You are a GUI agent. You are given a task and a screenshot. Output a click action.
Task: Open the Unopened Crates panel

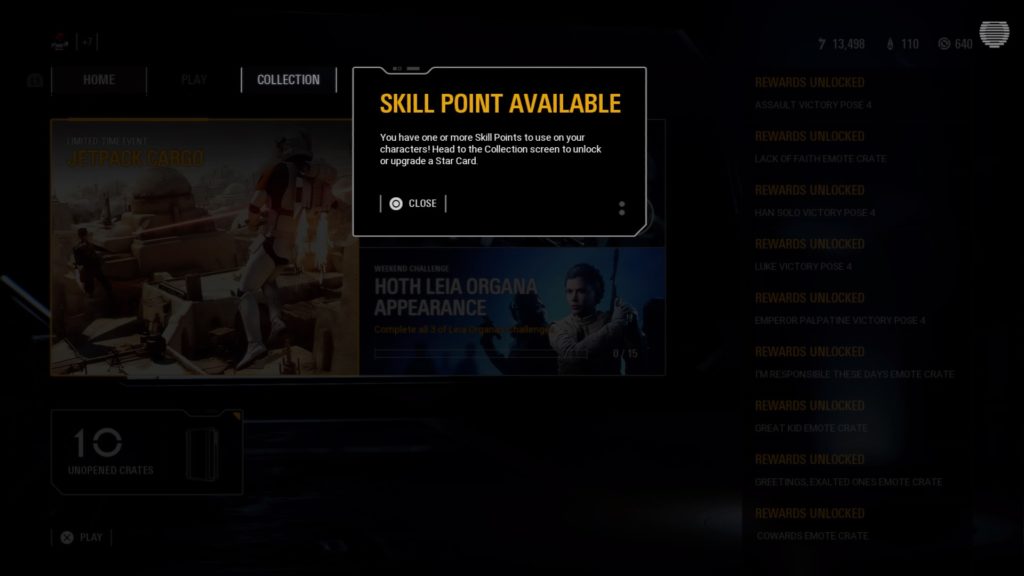[146, 452]
